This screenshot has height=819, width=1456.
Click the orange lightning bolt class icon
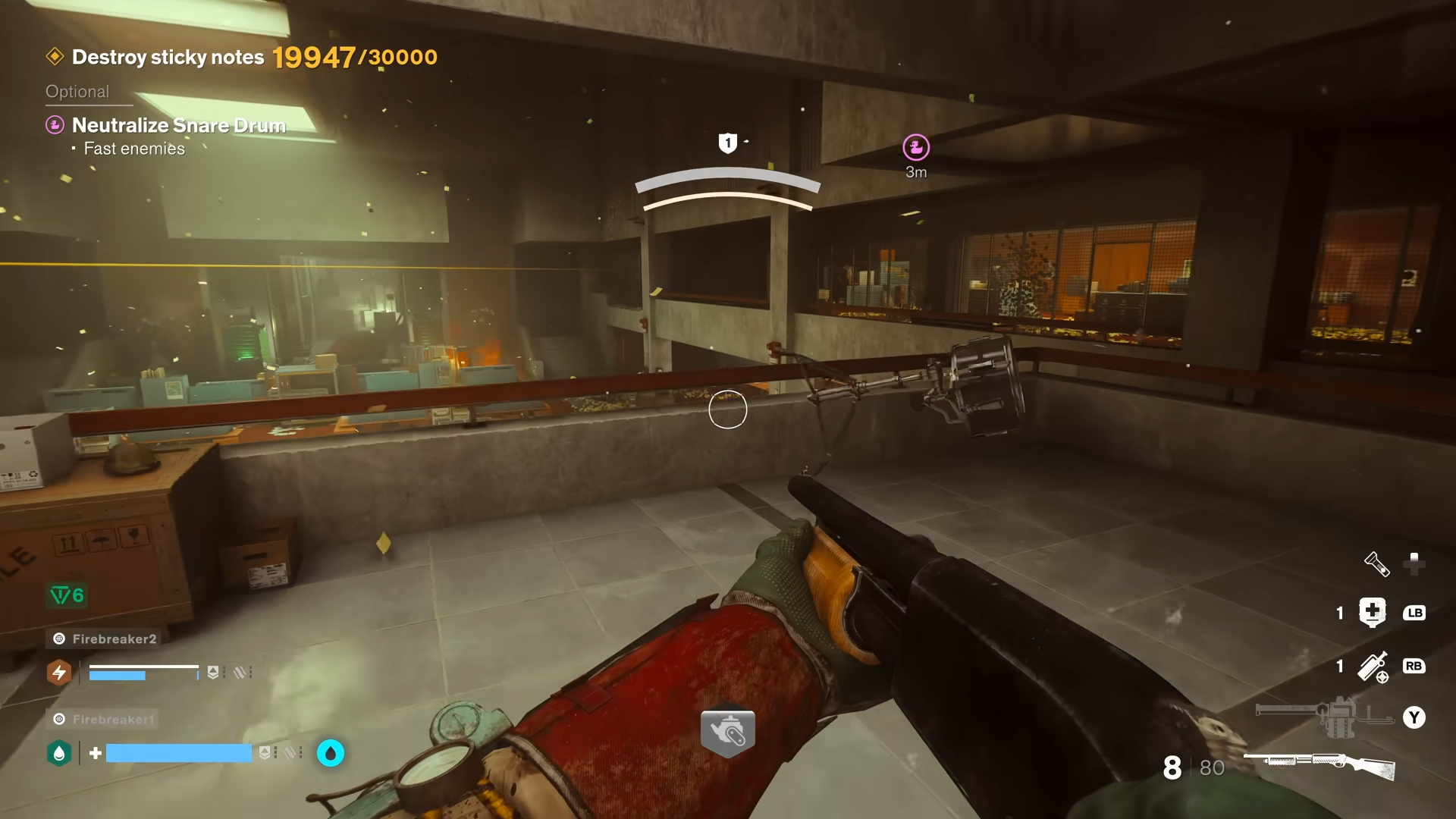[59, 673]
